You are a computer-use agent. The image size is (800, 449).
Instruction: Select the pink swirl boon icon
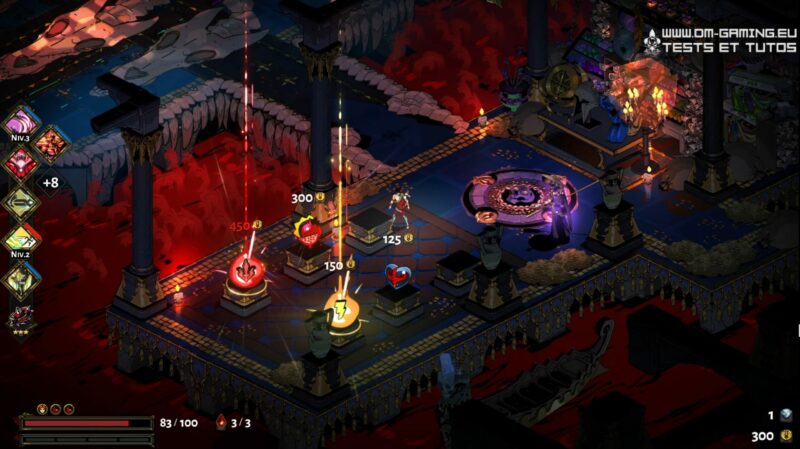[x=20, y=126]
